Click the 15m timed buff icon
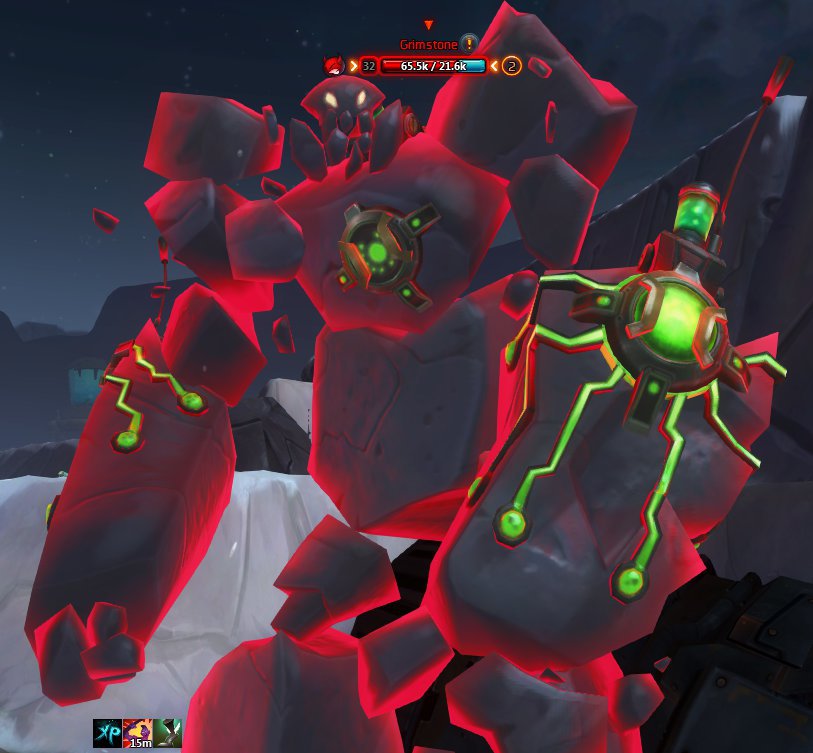 pos(138,733)
